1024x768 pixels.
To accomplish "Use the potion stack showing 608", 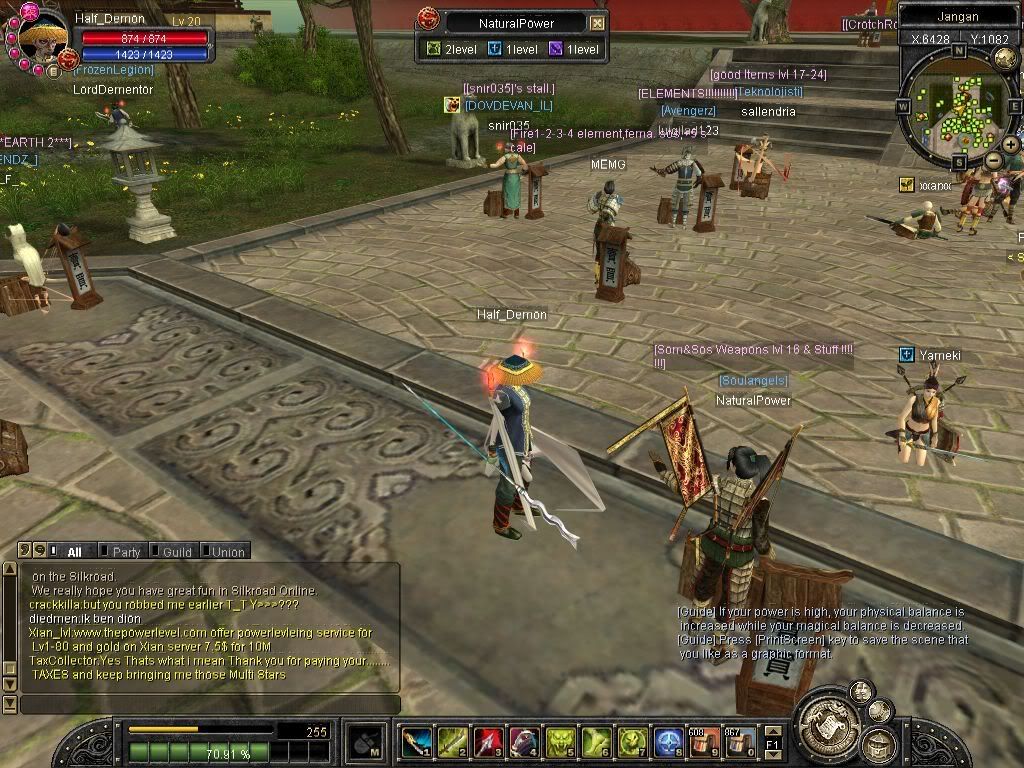I will (x=704, y=742).
